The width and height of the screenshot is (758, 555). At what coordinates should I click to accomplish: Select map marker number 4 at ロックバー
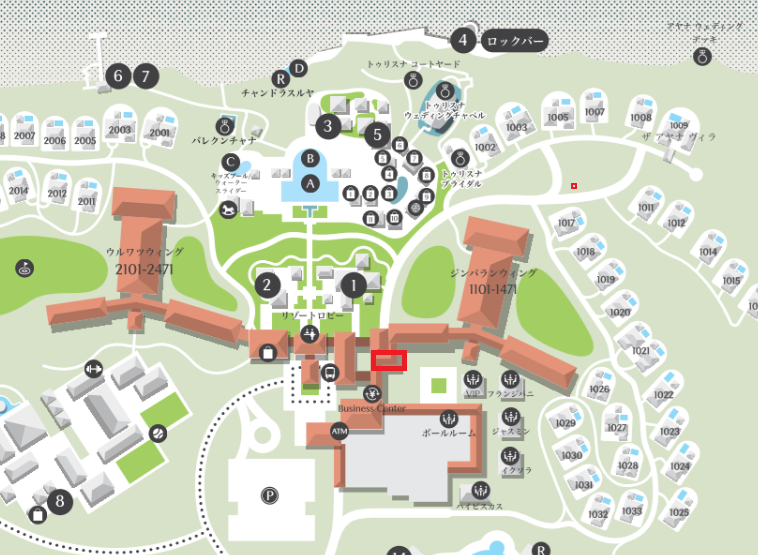[461, 41]
